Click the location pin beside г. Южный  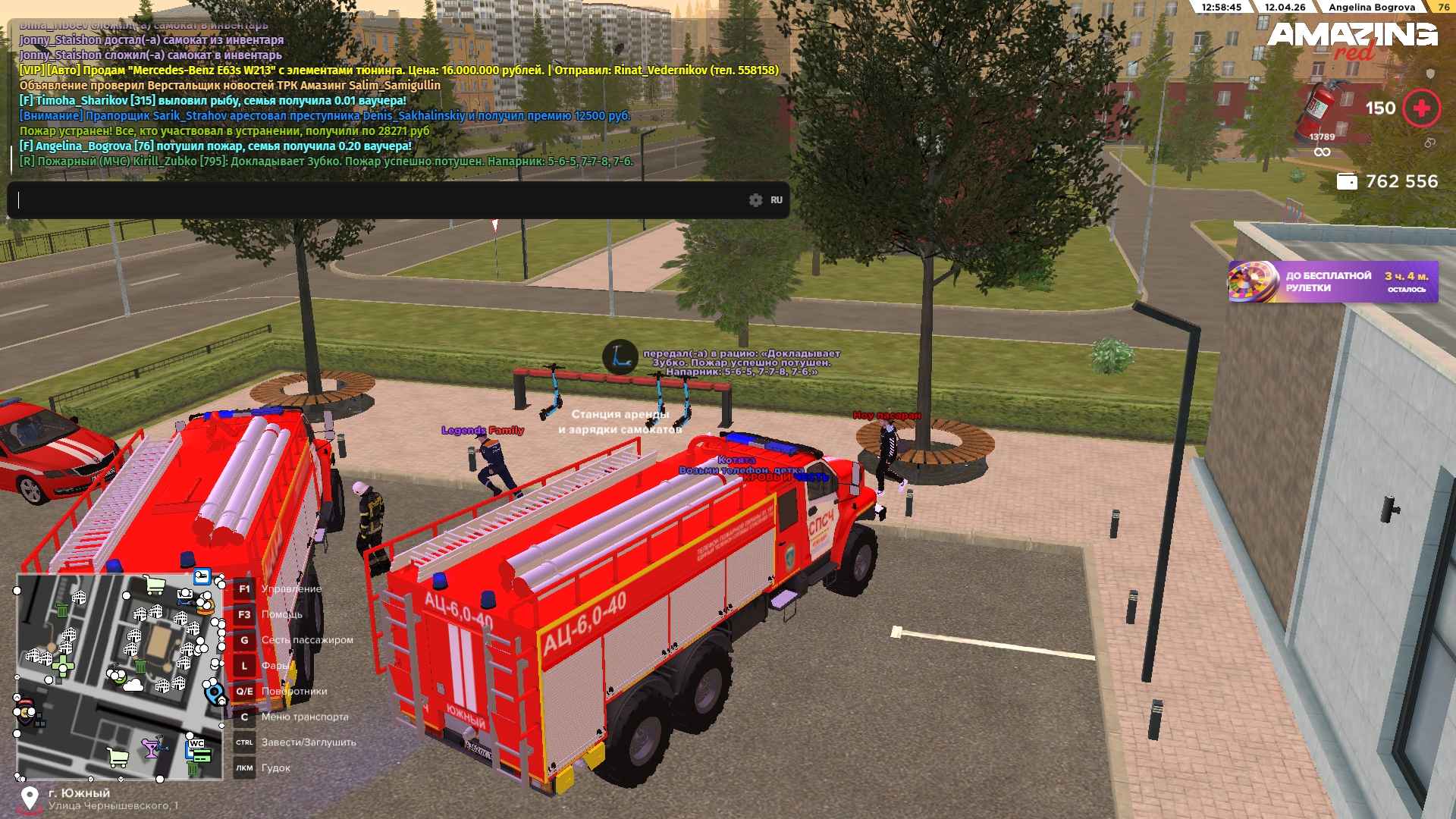(x=30, y=798)
